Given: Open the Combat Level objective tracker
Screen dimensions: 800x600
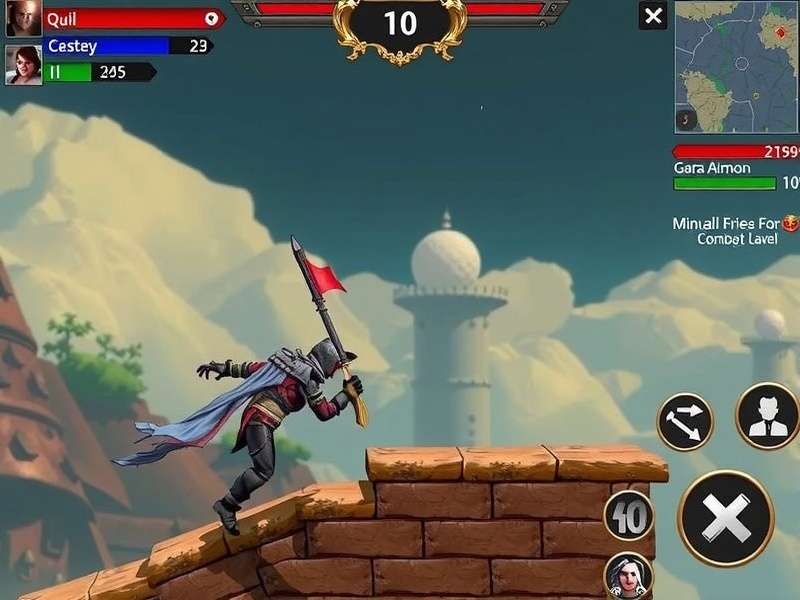Looking at the screenshot, I should (737, 231).
